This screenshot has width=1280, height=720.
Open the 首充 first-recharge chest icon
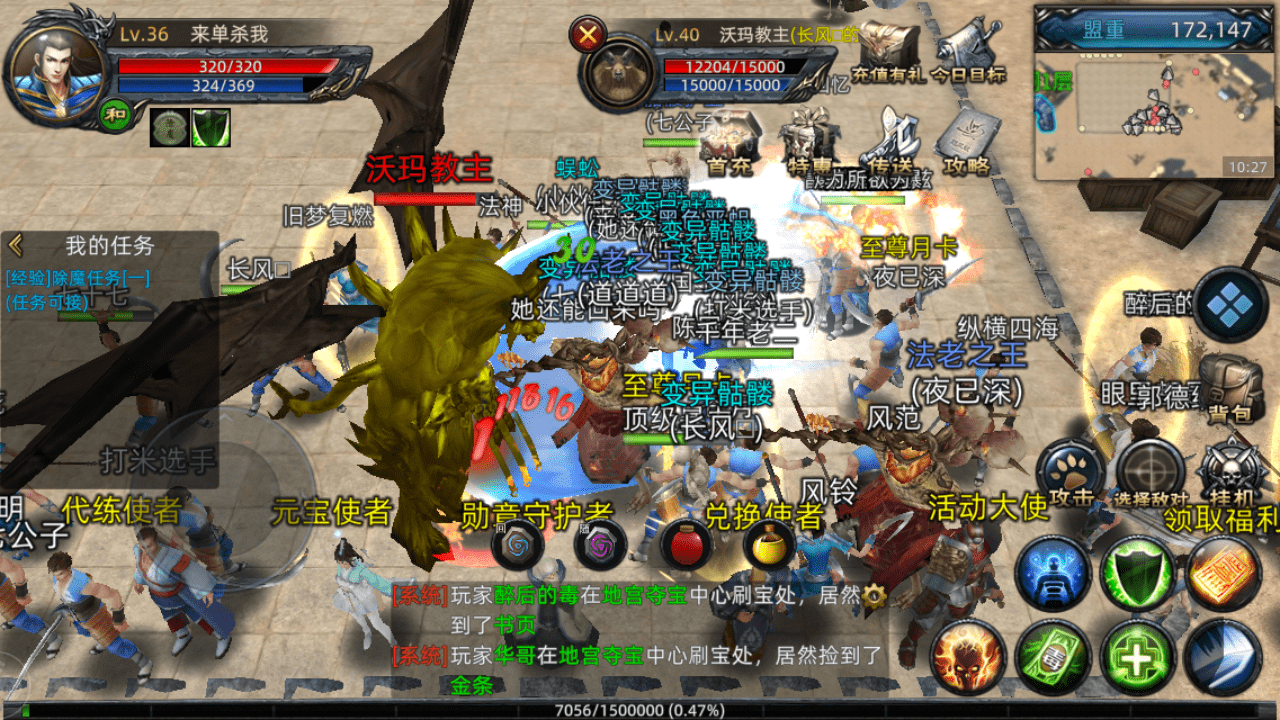tap(729, 134)
